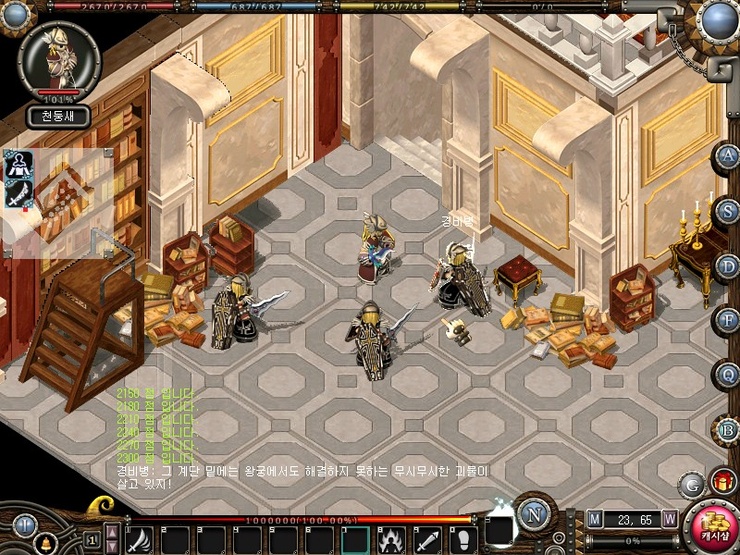
Task: Click the character silhouette icon beside minimap
Action: pyautogui.click(x=17, y=164)
